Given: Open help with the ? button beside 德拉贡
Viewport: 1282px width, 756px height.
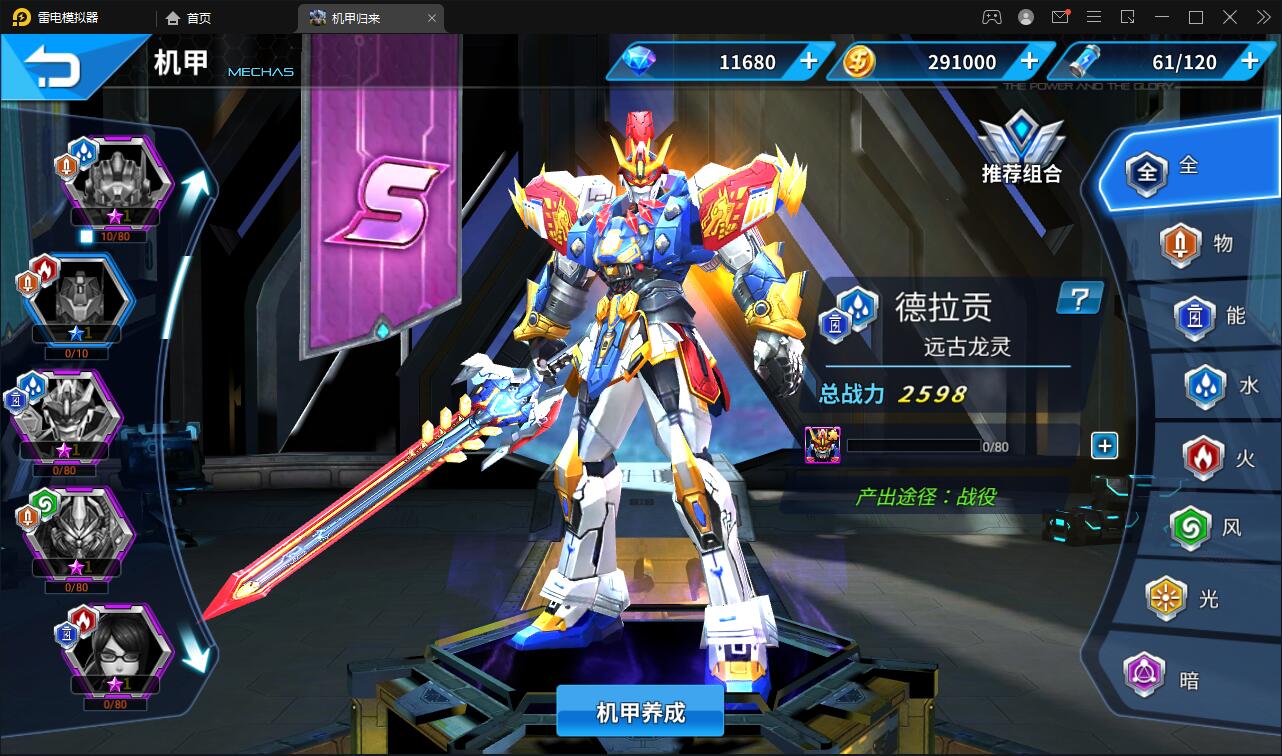Looking at the screenshot, I should (1078, 299).
